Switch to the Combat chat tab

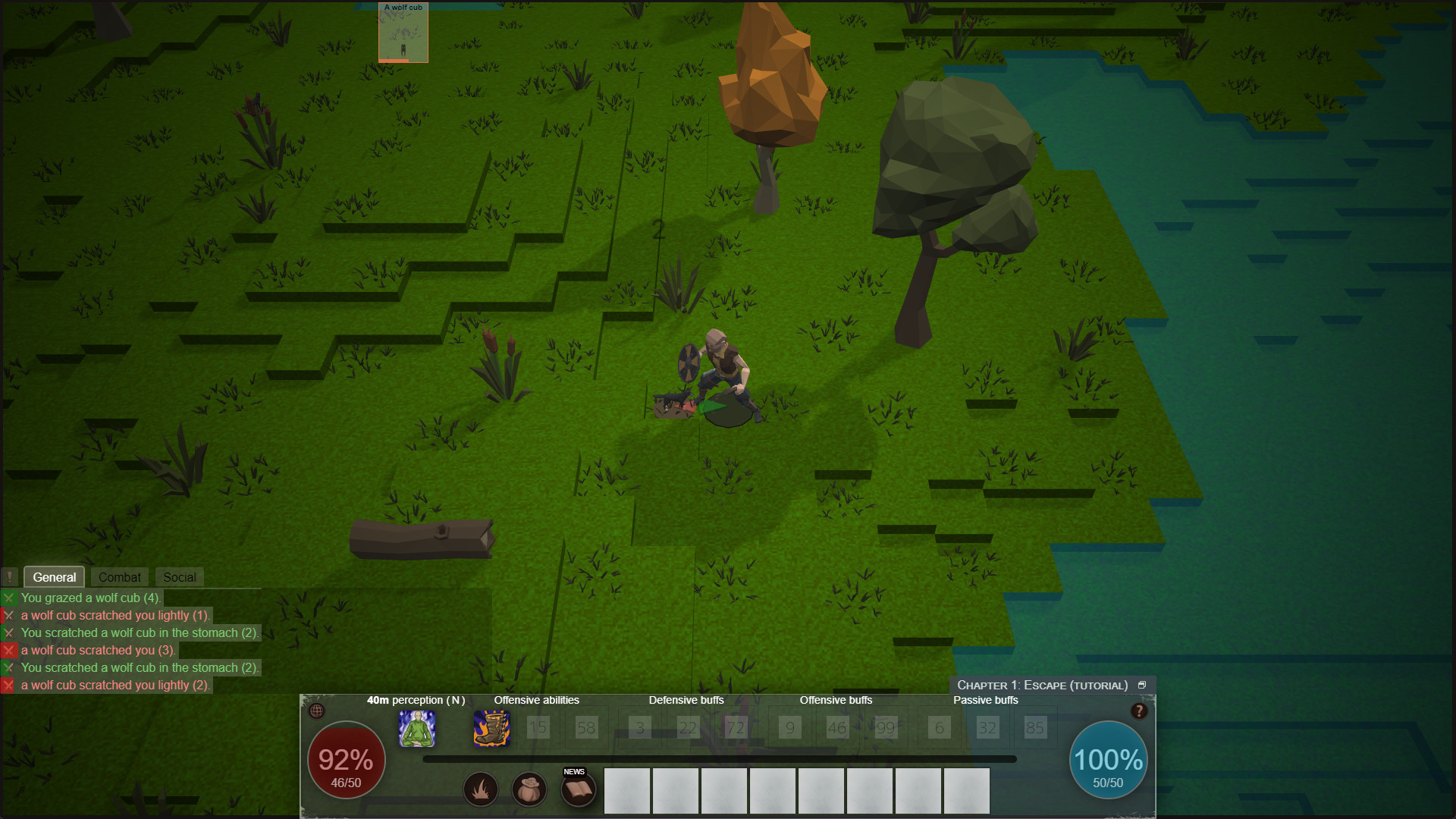coord(118,576)
